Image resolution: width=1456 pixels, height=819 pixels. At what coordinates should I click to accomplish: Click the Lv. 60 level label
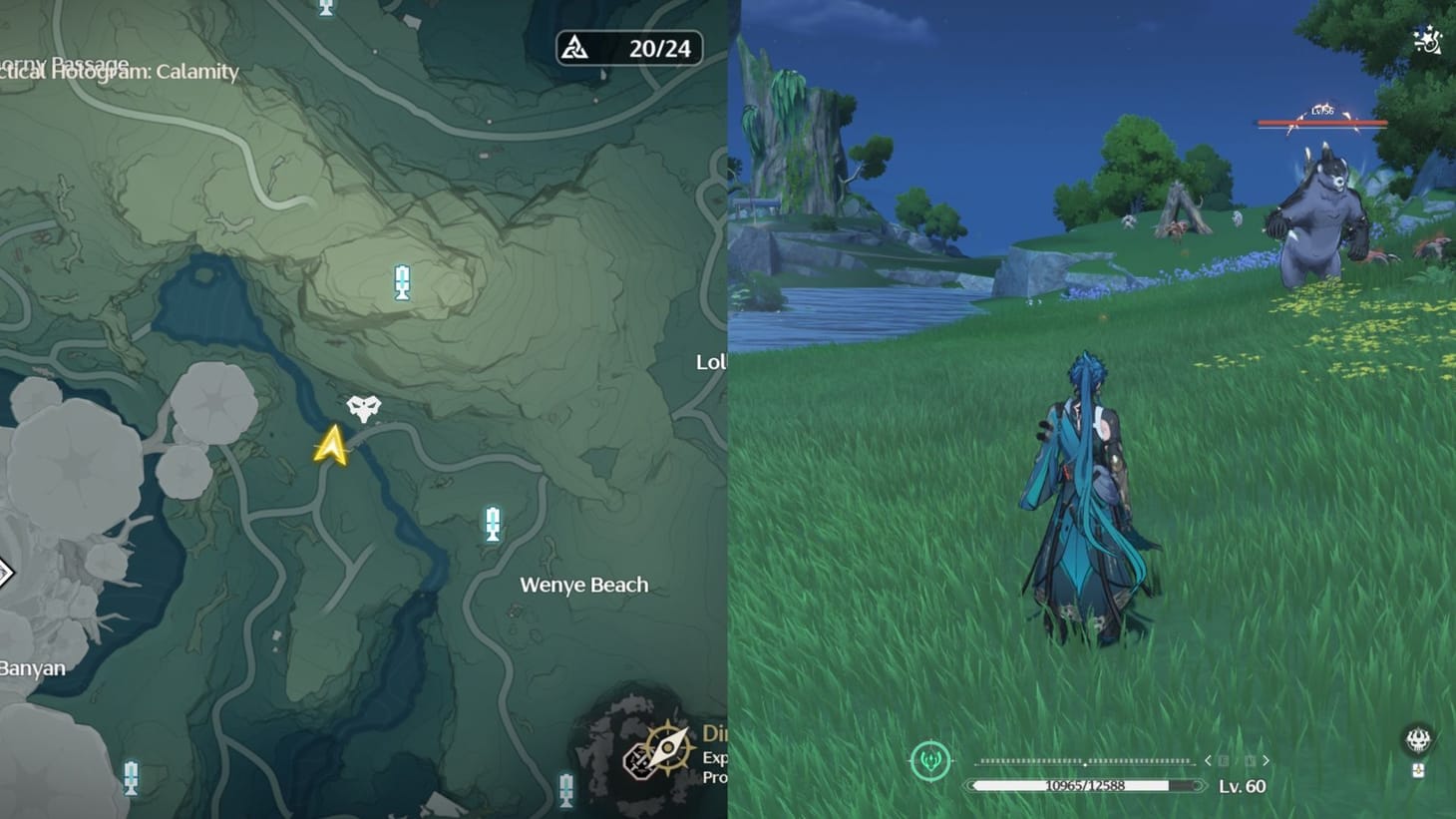pos(1245,787)
